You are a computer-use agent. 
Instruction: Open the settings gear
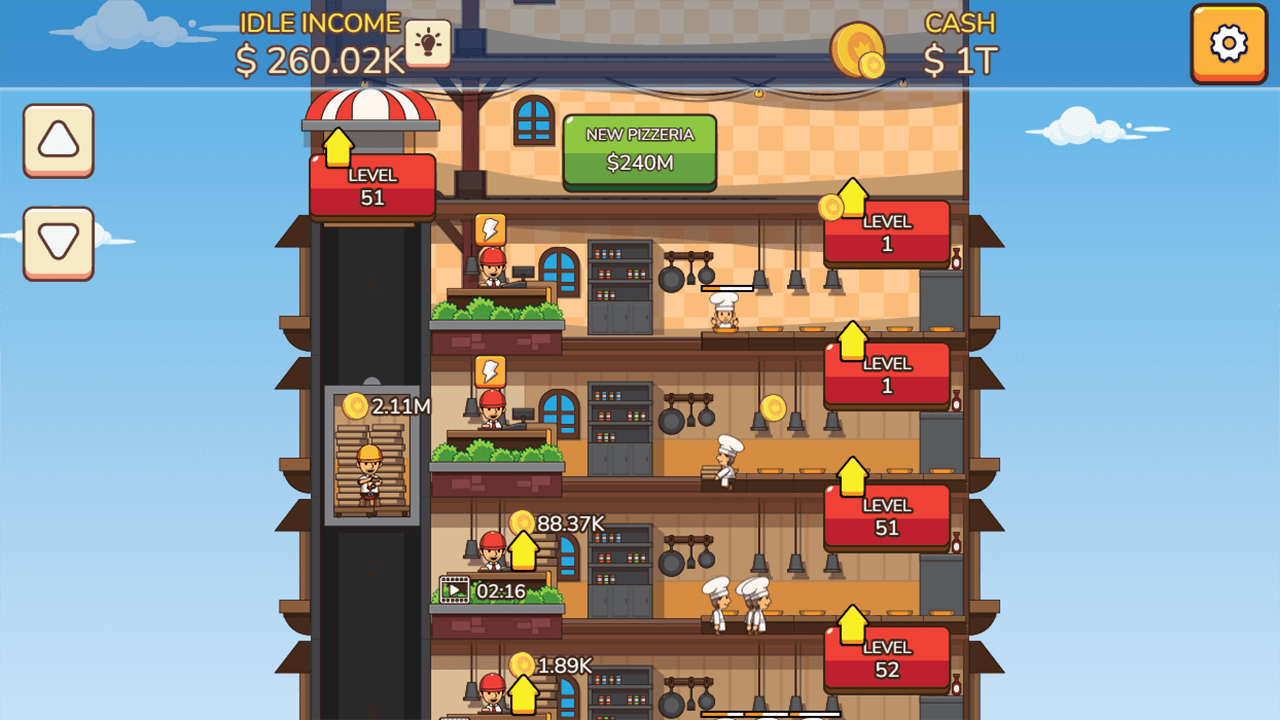(1228, 45)
